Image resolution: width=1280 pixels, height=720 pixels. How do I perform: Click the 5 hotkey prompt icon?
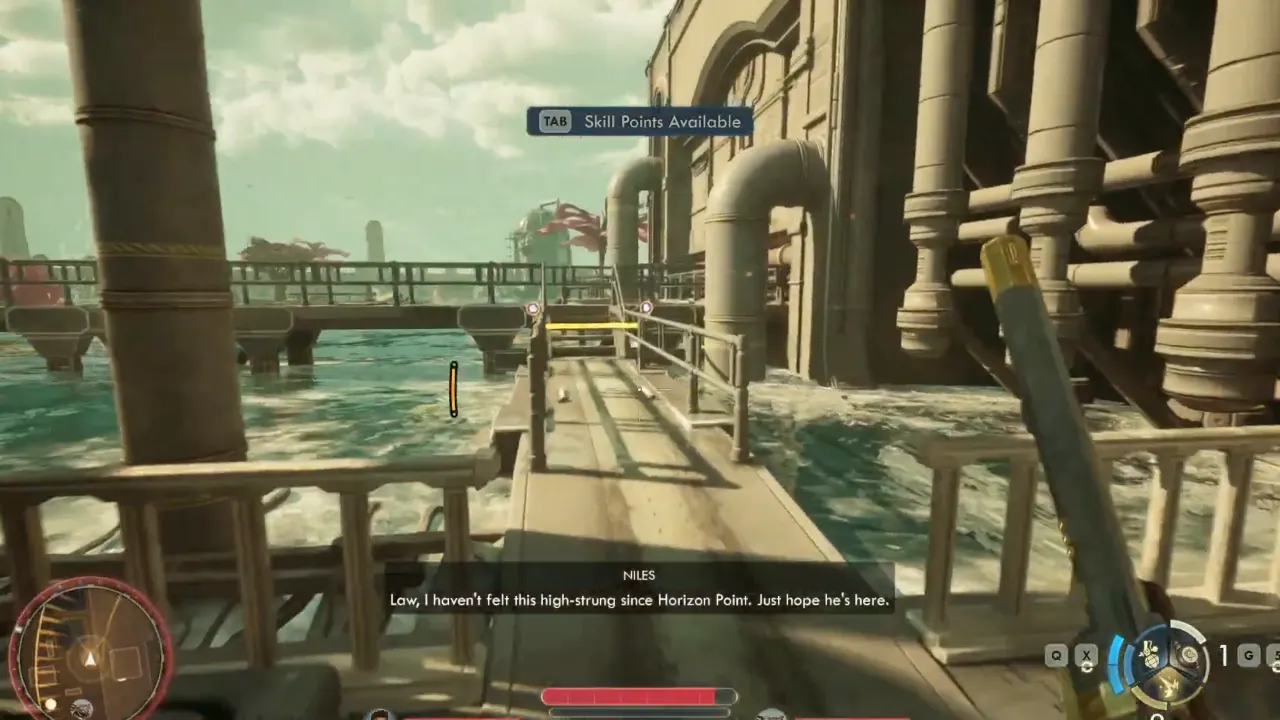(1277, 656)
